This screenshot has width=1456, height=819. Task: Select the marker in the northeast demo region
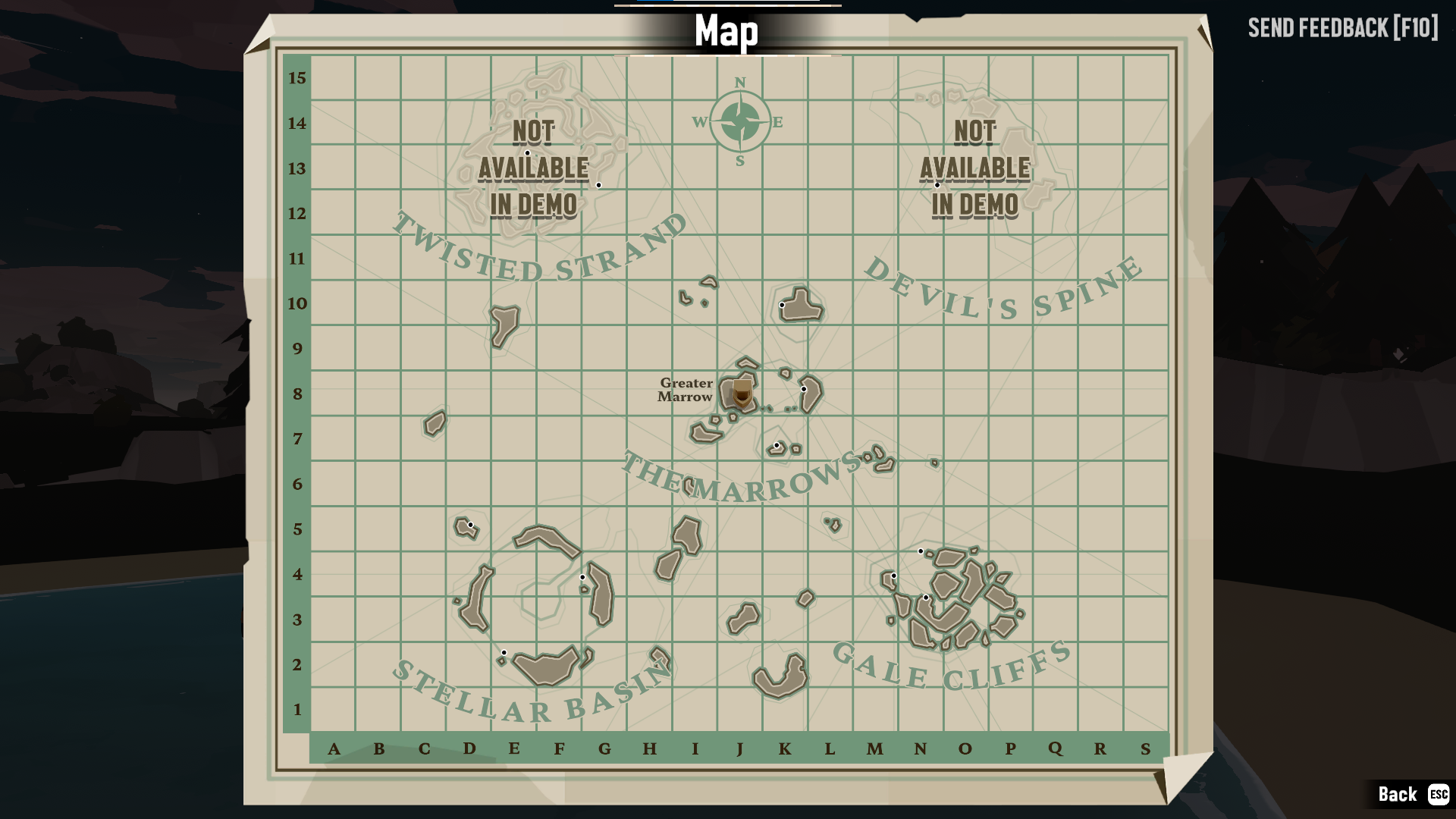937,185
